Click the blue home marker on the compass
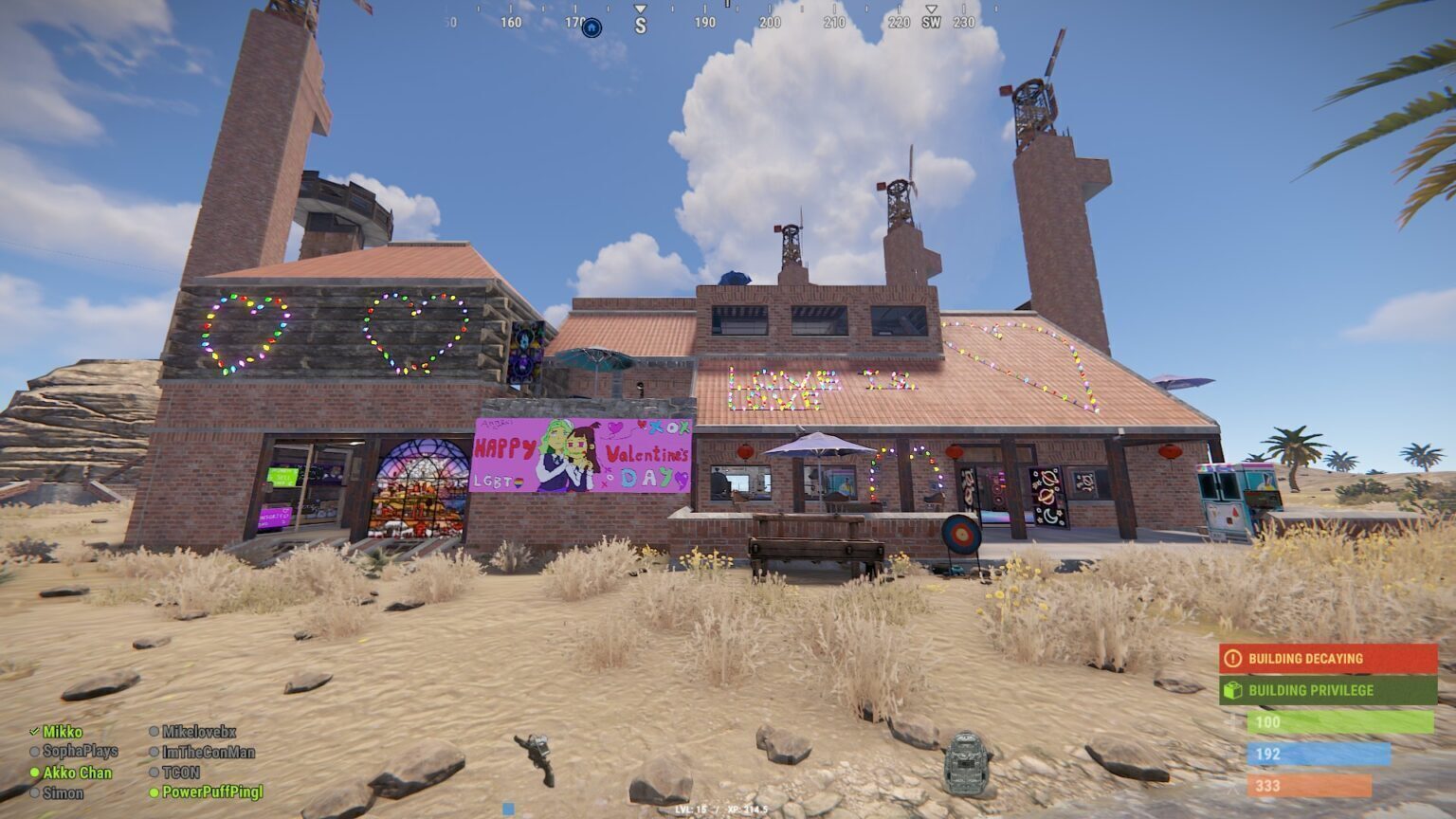This screenshot has width=1456, height=819. pyautogui.click(x=591, y=27)
